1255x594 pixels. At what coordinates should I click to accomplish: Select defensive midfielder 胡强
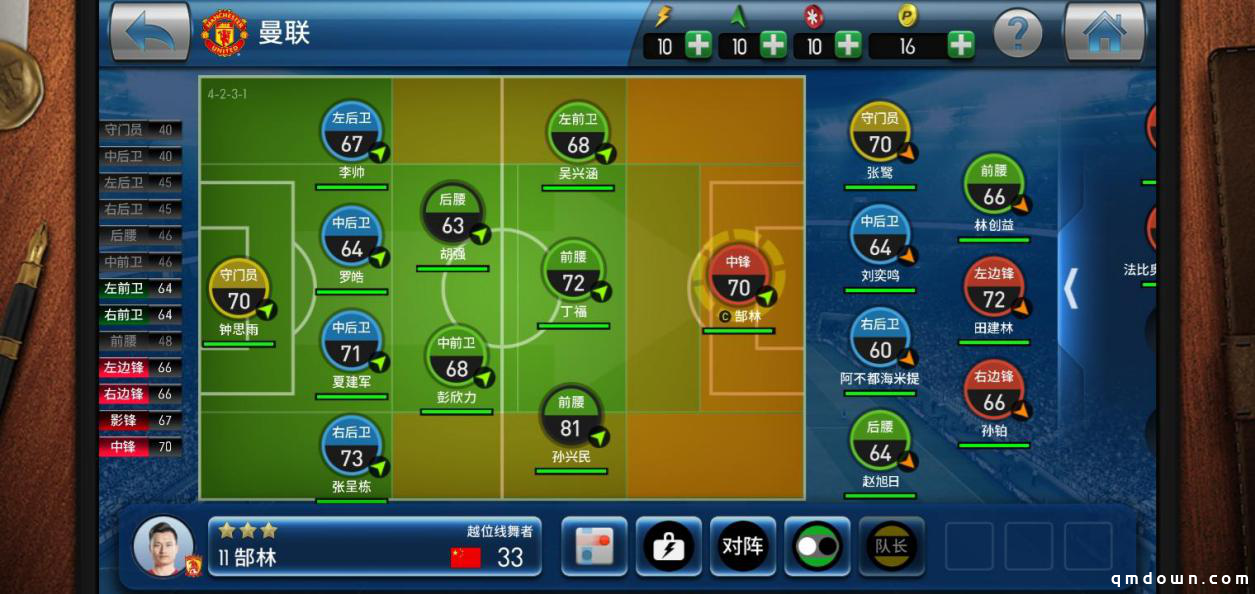453,215
